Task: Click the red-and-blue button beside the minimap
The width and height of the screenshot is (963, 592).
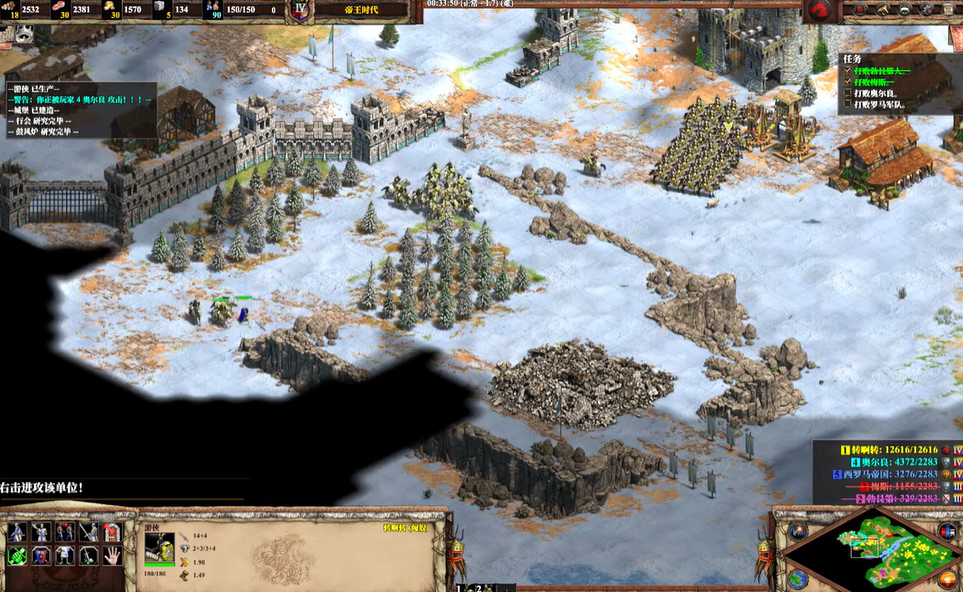Action: [946, 531]
